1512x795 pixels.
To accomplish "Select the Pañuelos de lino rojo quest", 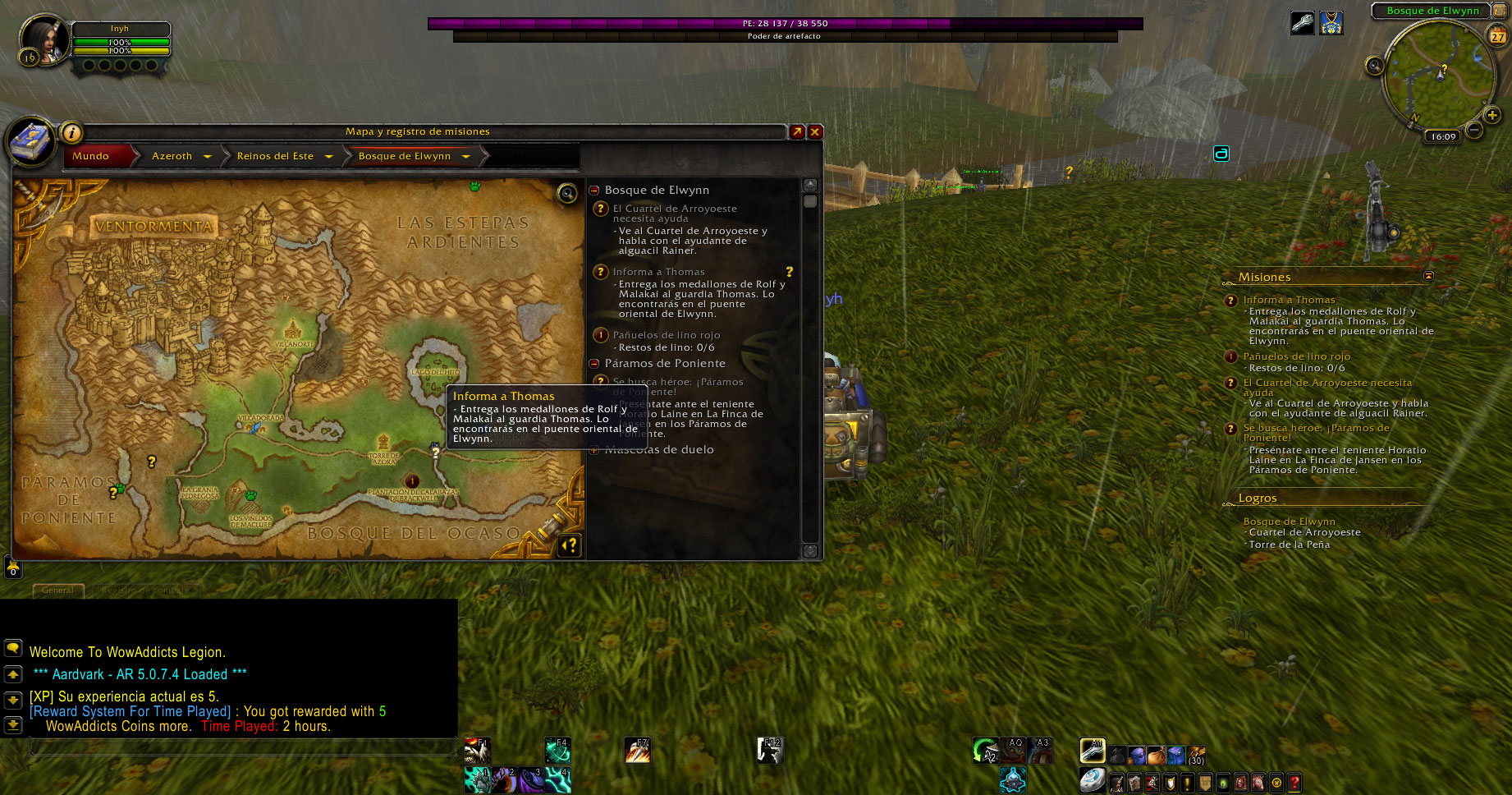I will coord(666,335).
